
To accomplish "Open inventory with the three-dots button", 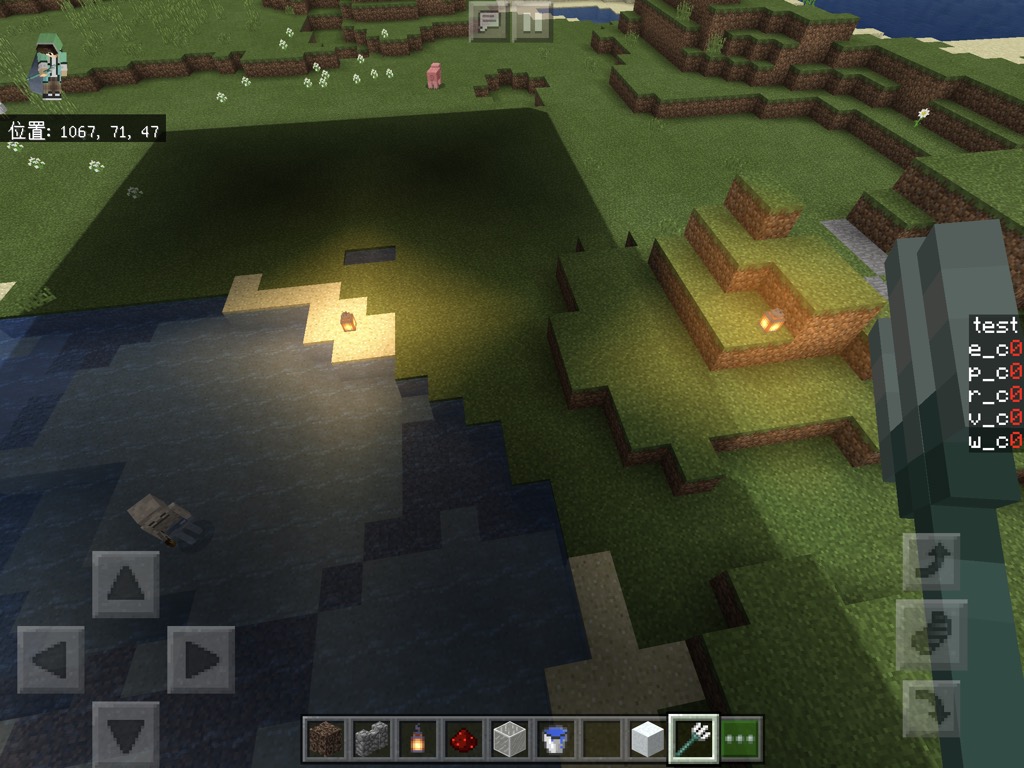I will pos(740,739).
